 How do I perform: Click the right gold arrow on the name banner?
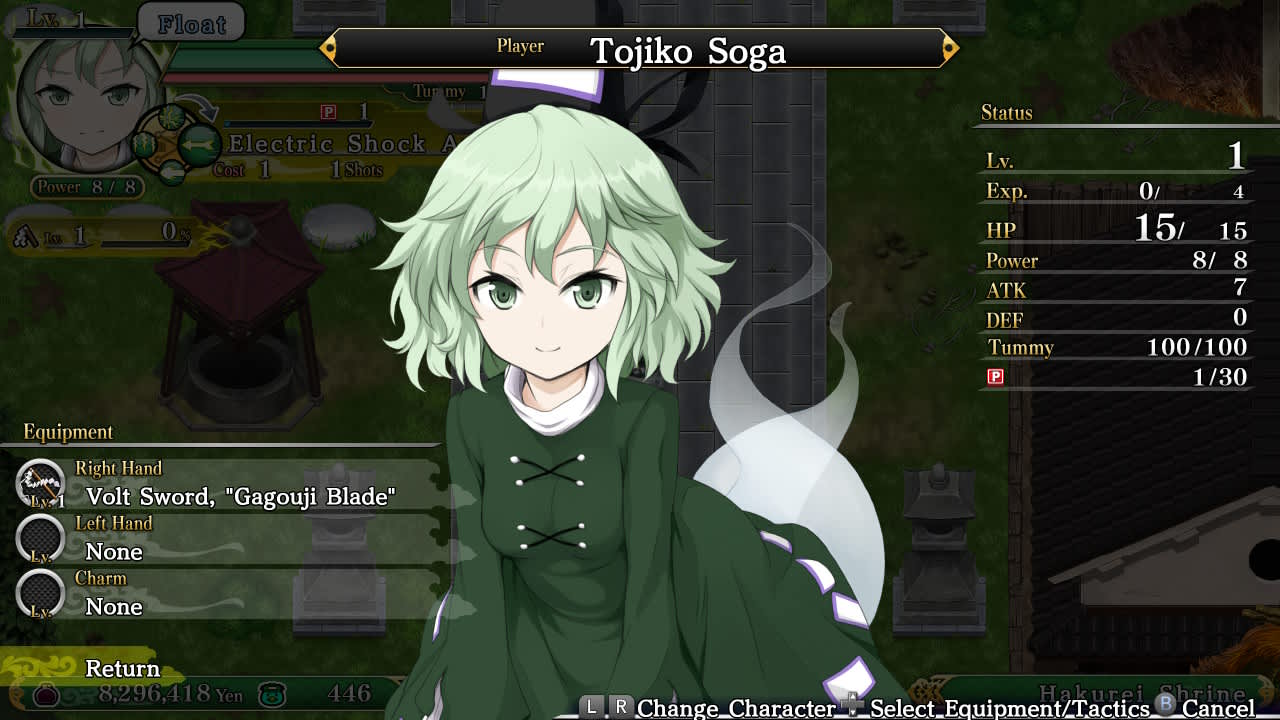coord(948,46)
